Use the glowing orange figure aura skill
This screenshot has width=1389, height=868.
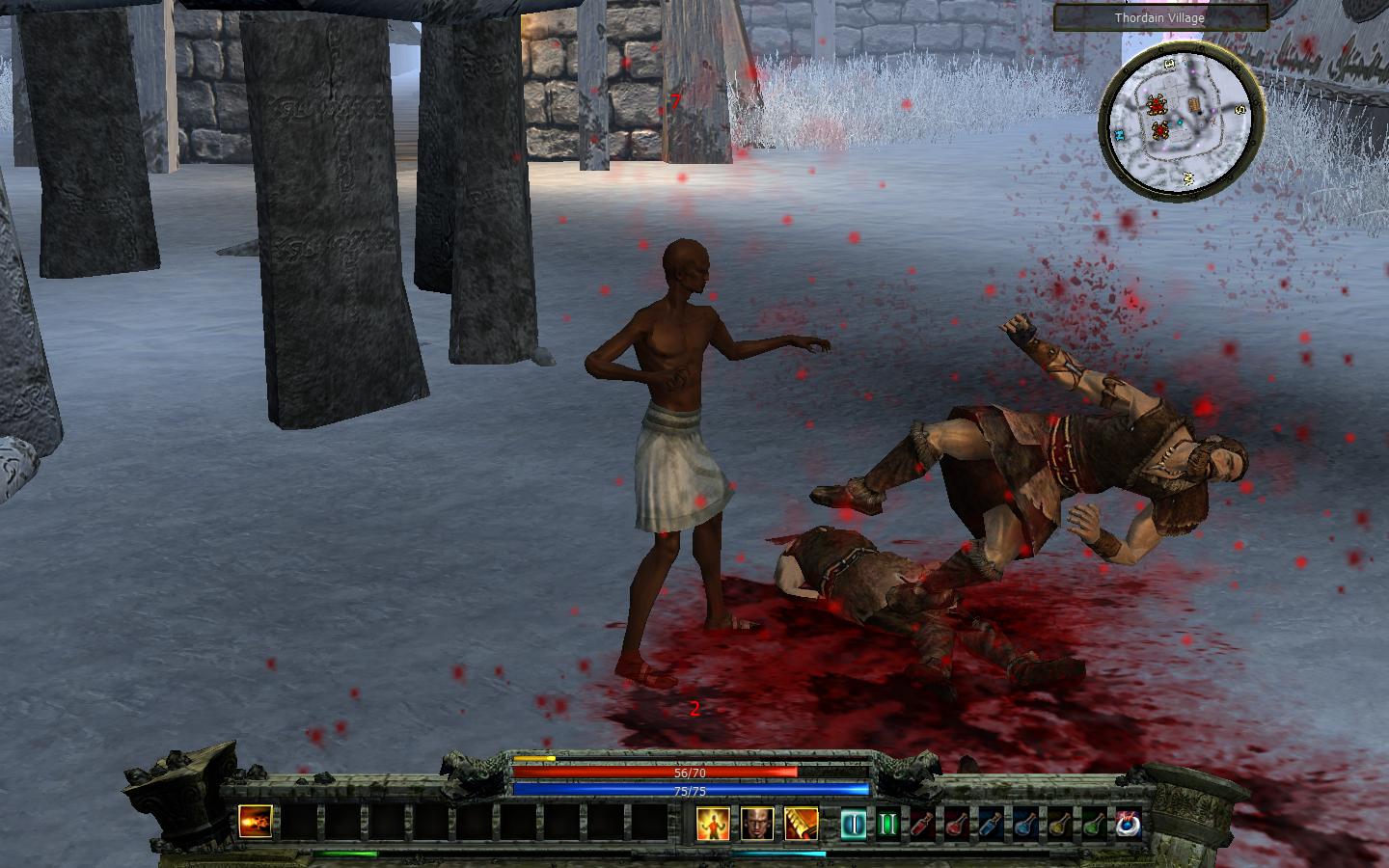point(713,824)
